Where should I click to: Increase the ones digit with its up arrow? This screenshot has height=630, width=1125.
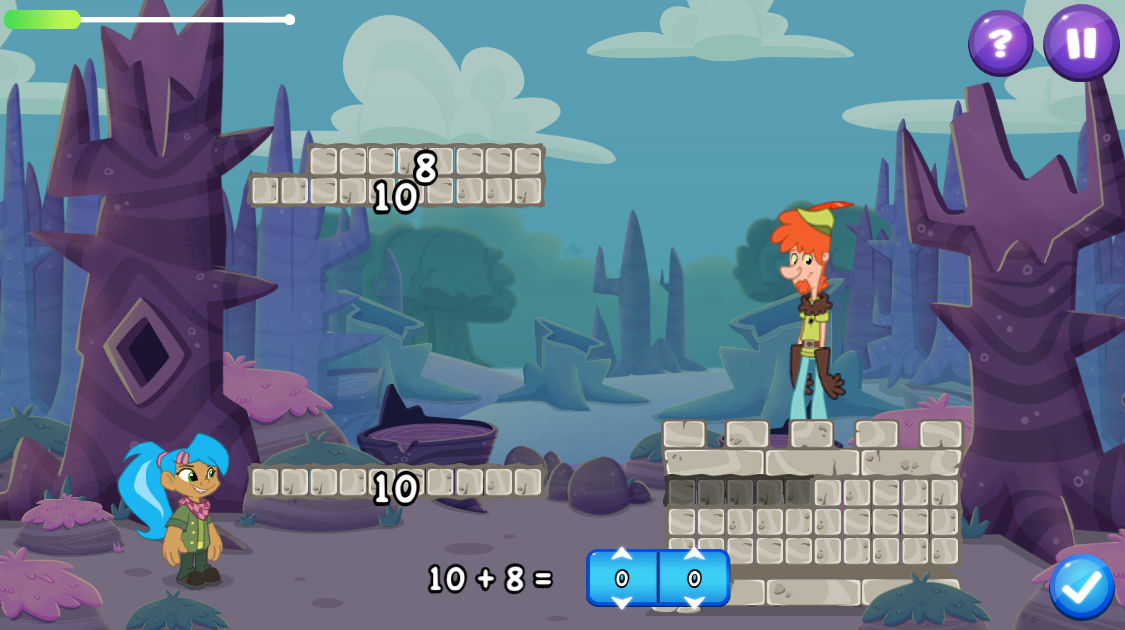[694, 555]
